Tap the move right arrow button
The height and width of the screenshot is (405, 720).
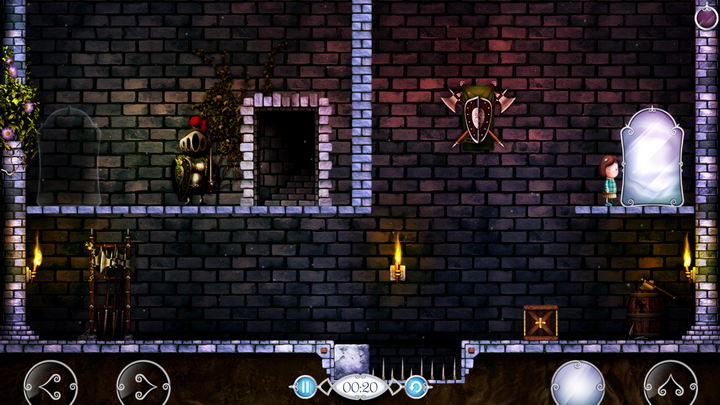click(x=143, y=385)
